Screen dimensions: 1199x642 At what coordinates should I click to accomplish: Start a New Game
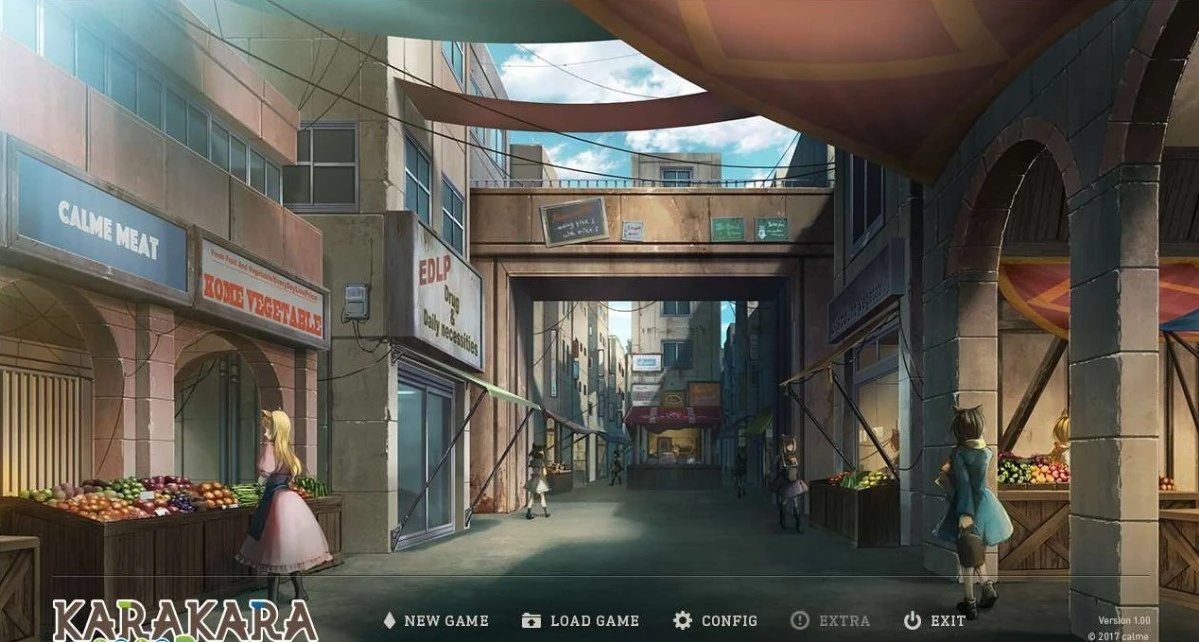[x=436, y=621]
